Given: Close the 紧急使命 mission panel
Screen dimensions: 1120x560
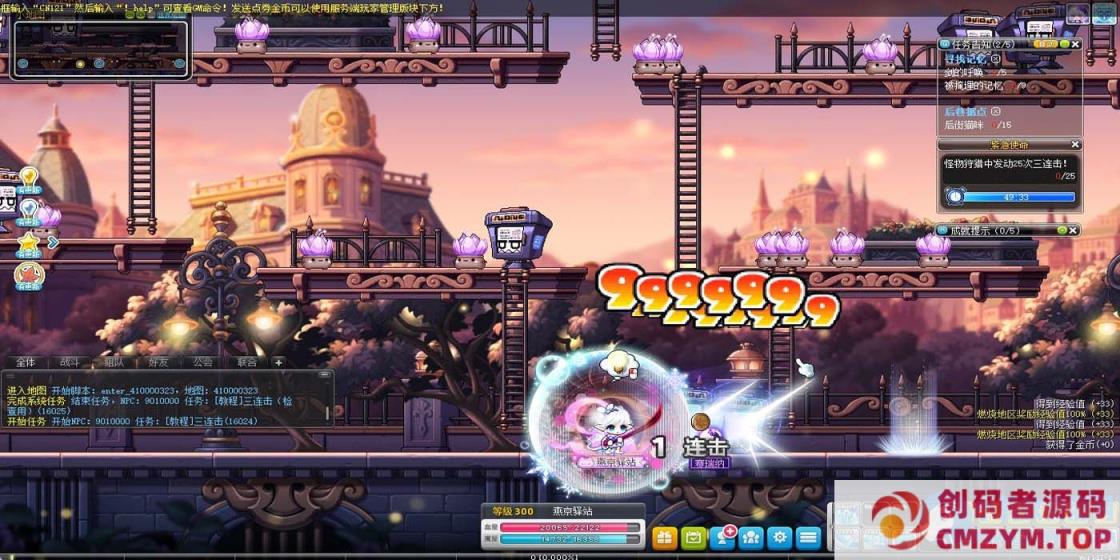Looking at the screenshot, I should (1075, 145).
